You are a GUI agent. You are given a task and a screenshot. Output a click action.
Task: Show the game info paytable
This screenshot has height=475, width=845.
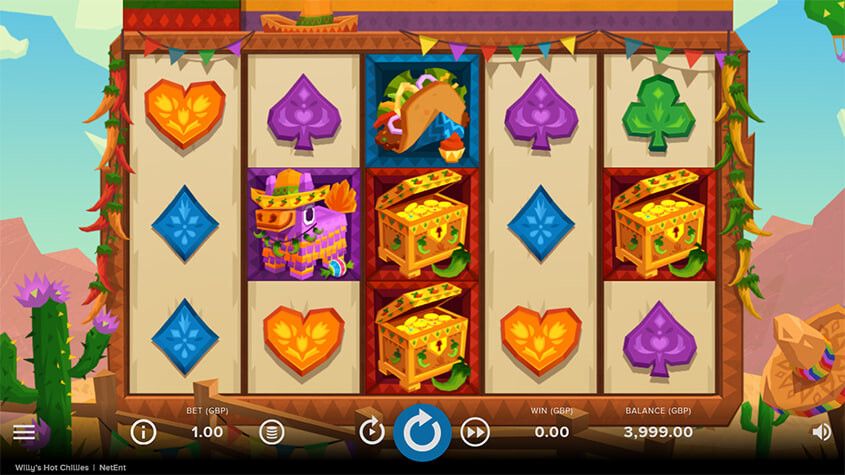144,432
